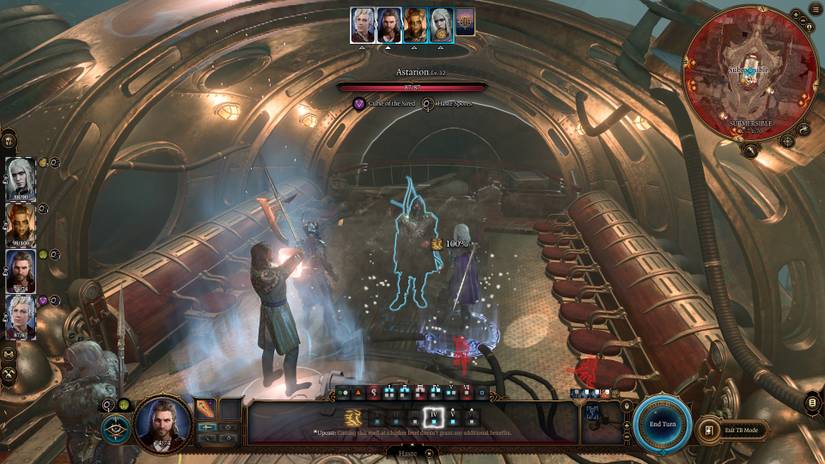Select first portrait in the turn order bar

[363, 25]
